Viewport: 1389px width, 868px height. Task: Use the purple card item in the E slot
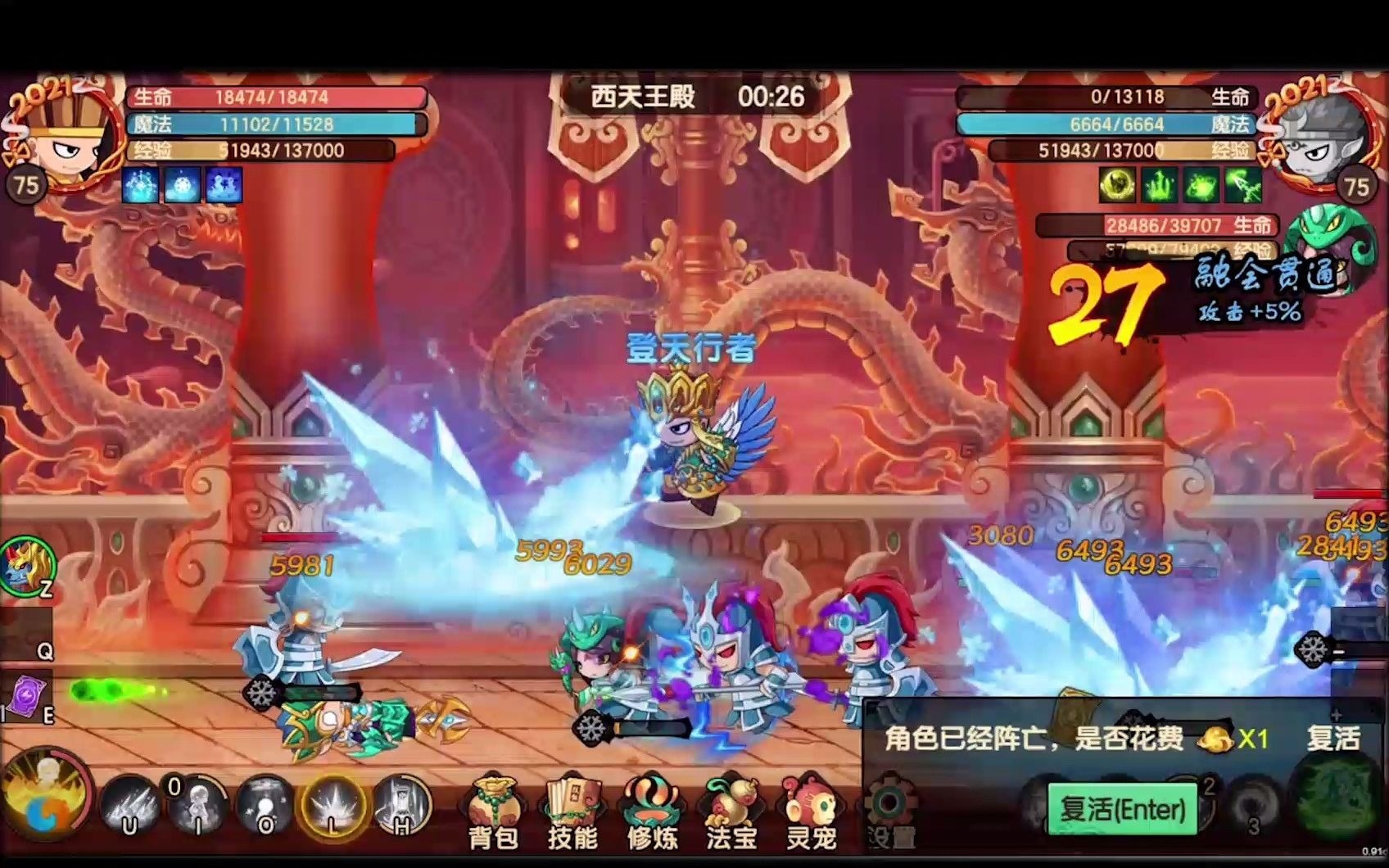29,696
